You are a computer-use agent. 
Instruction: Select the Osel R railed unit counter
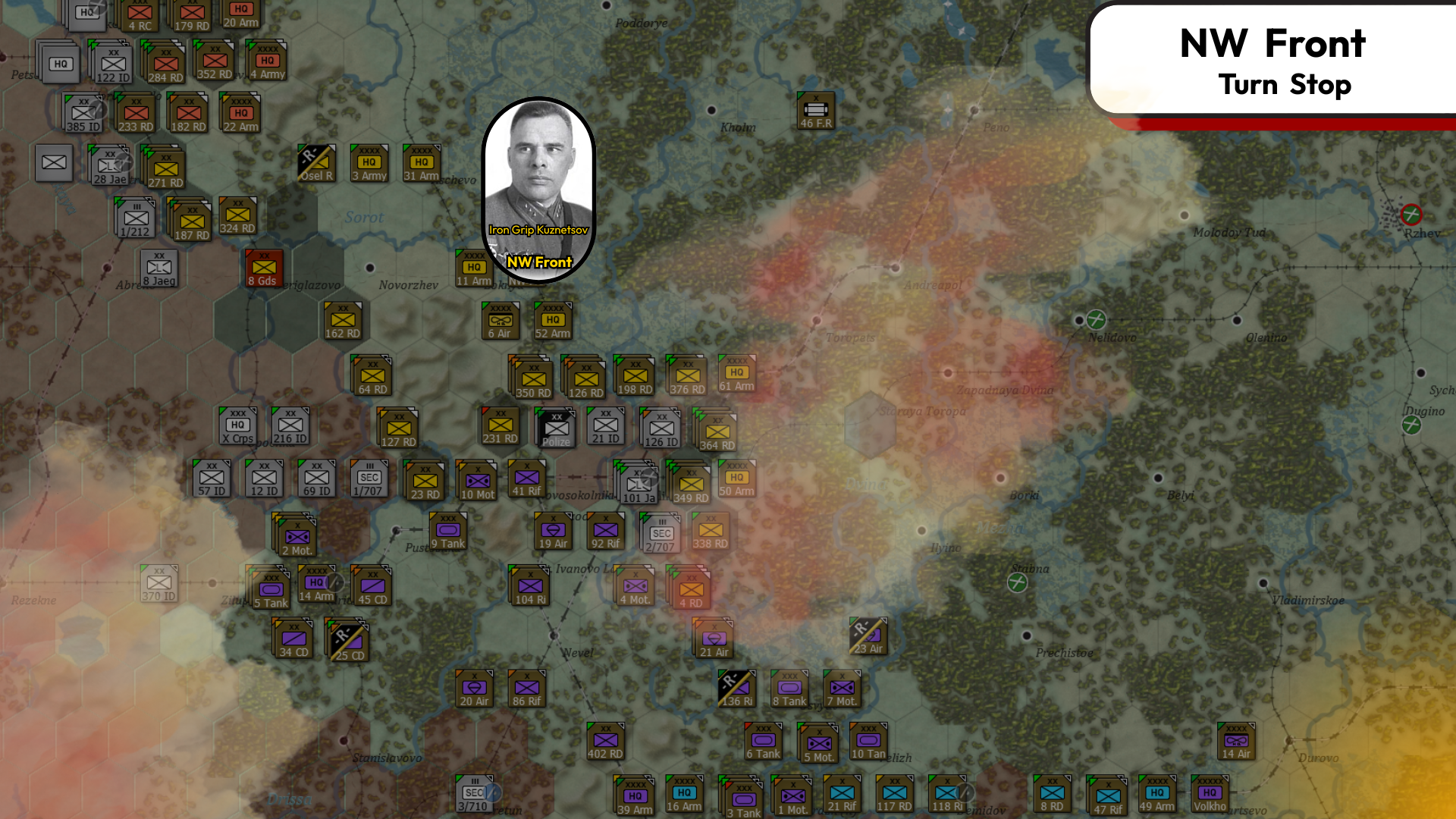pyautogui.click(x=316, y=163)
